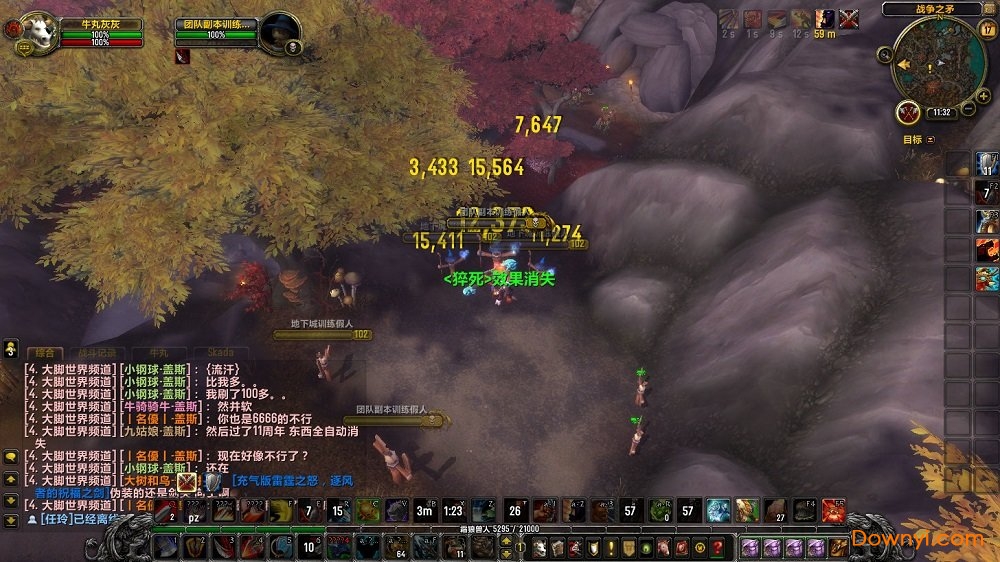Use the action bar slot showing 1:23 cooldown
Image resolution: width=1000 pixels, height=562 pixels.
(x=453, y=510)
